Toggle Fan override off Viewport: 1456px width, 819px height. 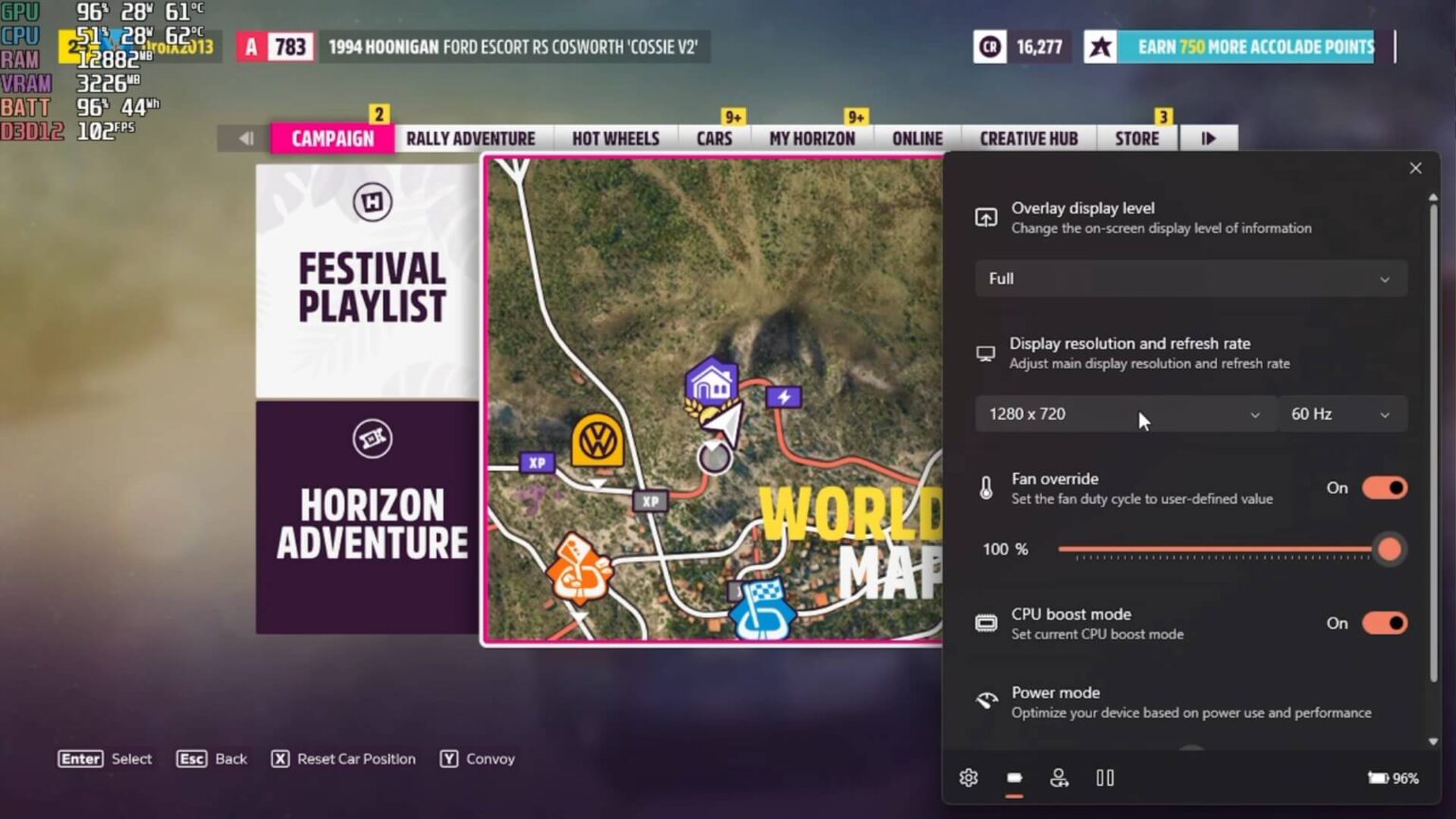[1384, 487]
